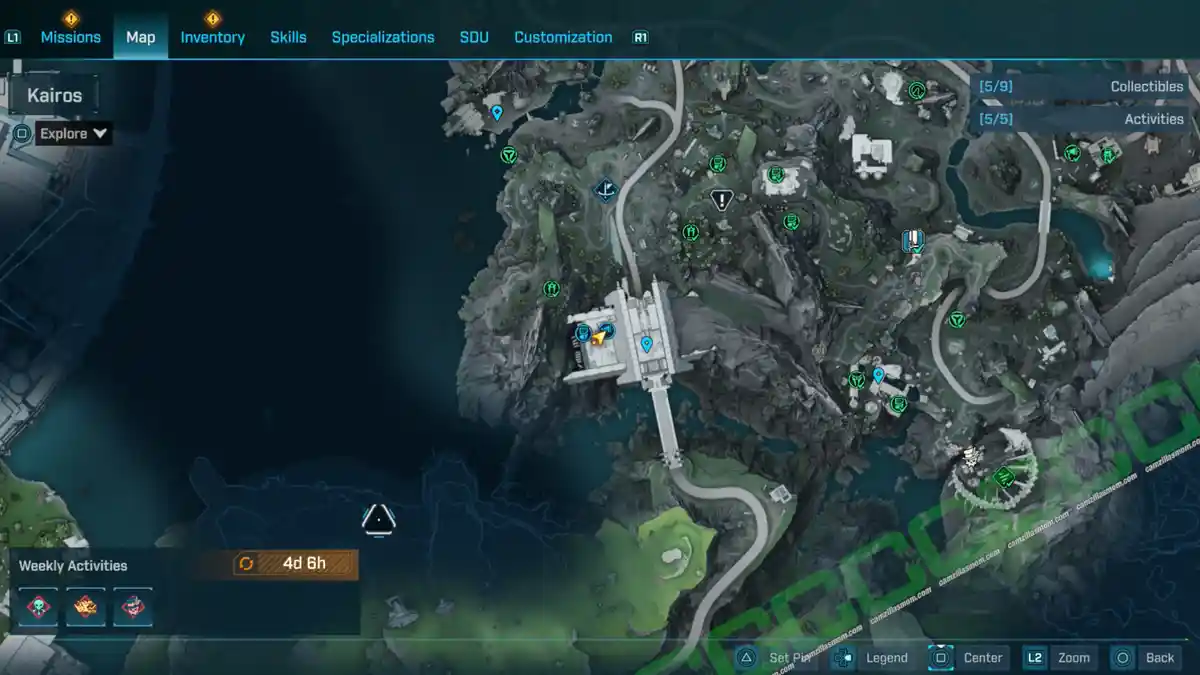Select the Map tab
Screen dimensions: 1200x675
140,37
